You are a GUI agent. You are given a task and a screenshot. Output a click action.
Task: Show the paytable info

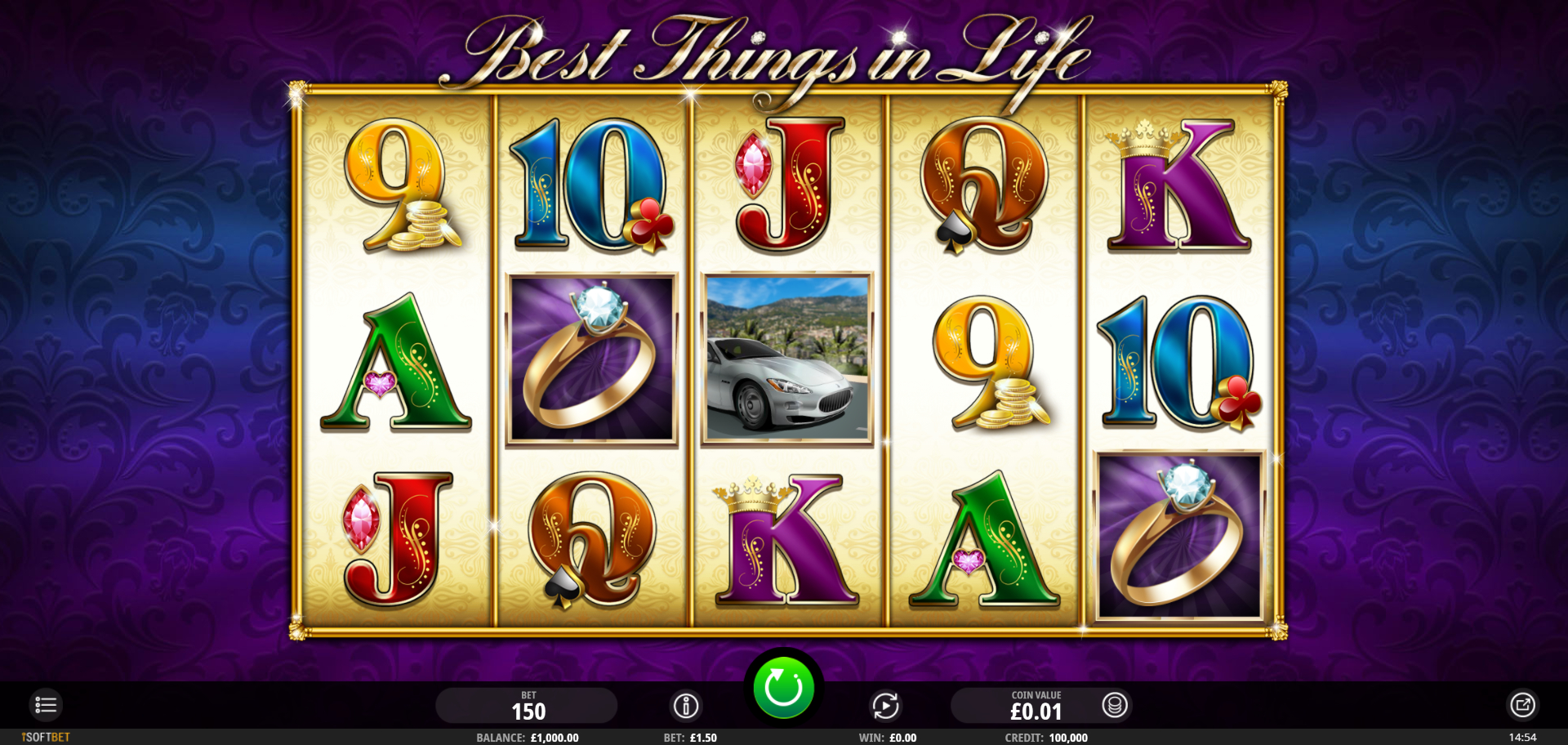pyautogui.click(x=686, y=705)
